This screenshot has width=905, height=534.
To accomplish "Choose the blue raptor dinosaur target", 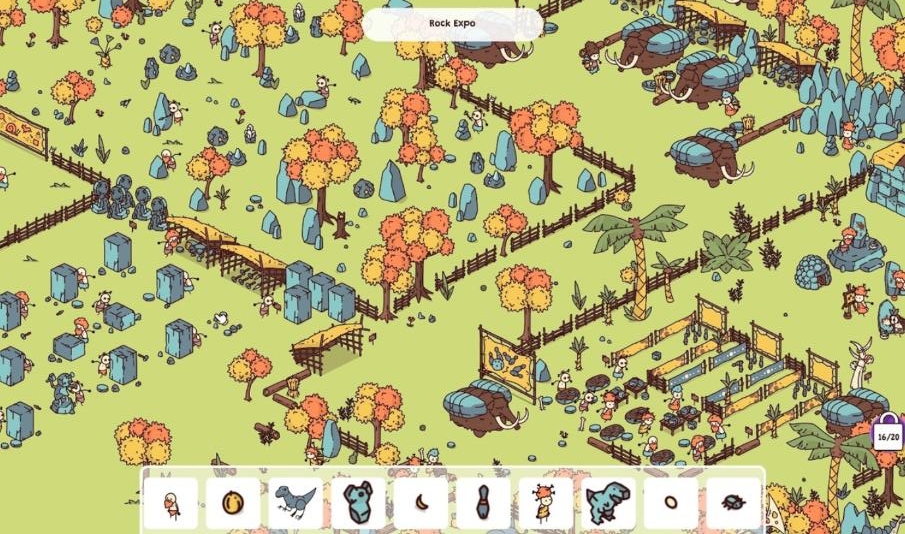I will pyautogui.click(x=296, y=502).
